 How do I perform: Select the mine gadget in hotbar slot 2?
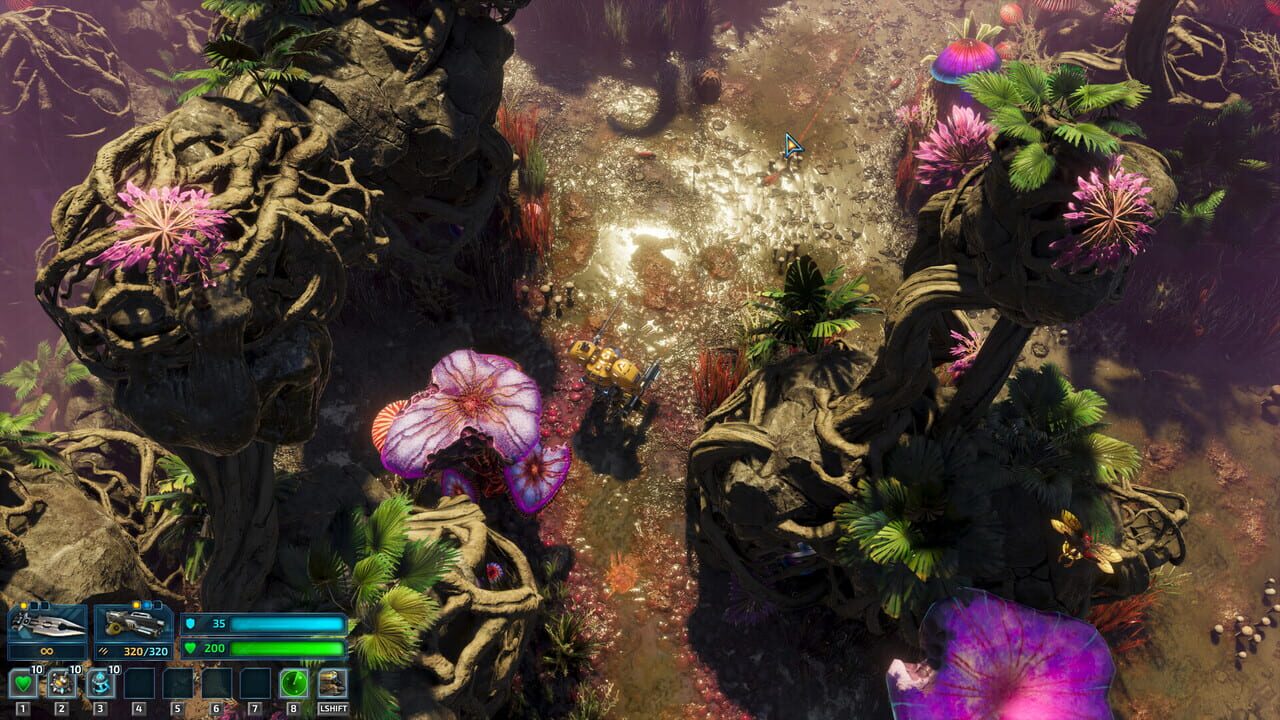[61, 683]
